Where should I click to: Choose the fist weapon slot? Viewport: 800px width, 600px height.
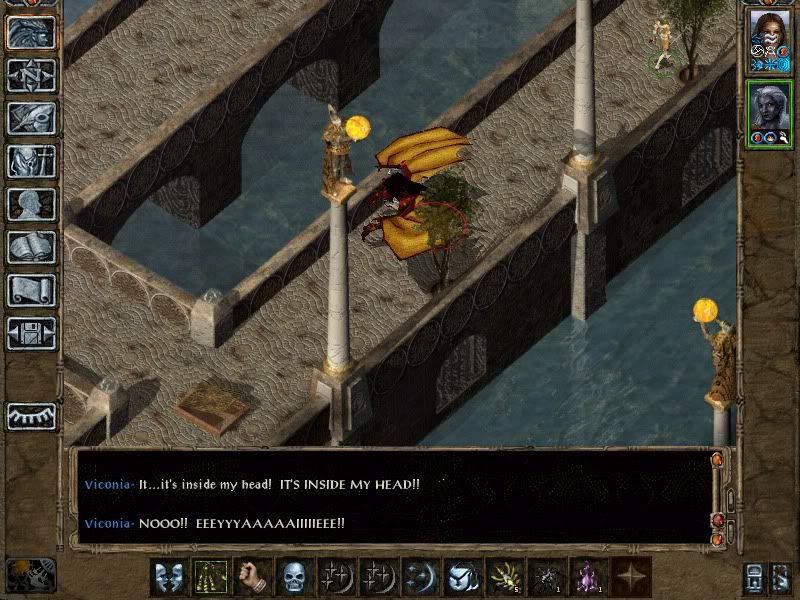coord(251,578)
